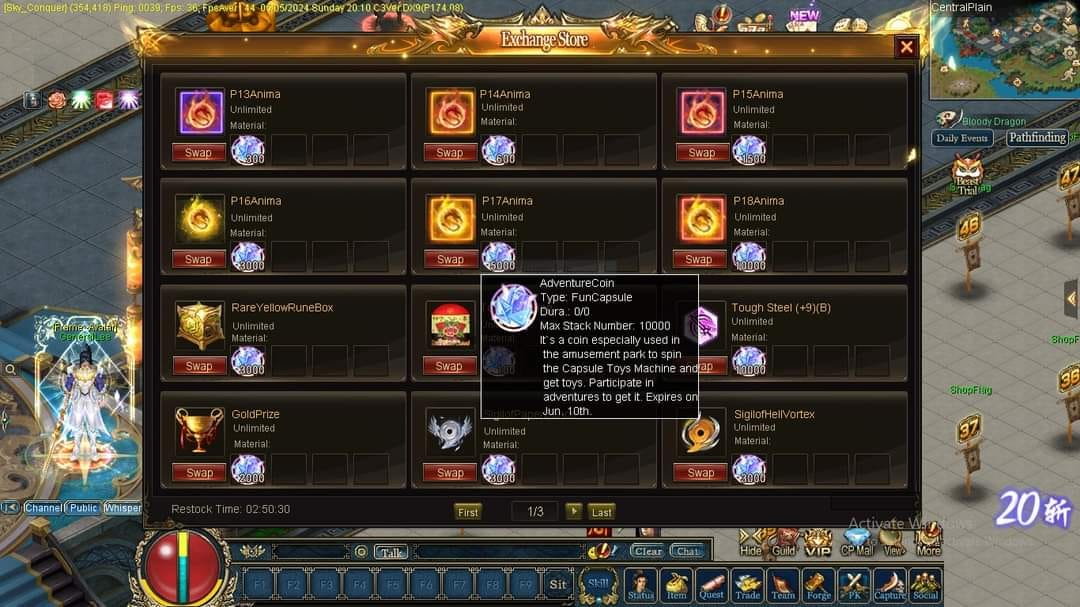This screenshot has width=1080, height=607.
Task: Open the CentralPlain minimap
Action: 1000,55
